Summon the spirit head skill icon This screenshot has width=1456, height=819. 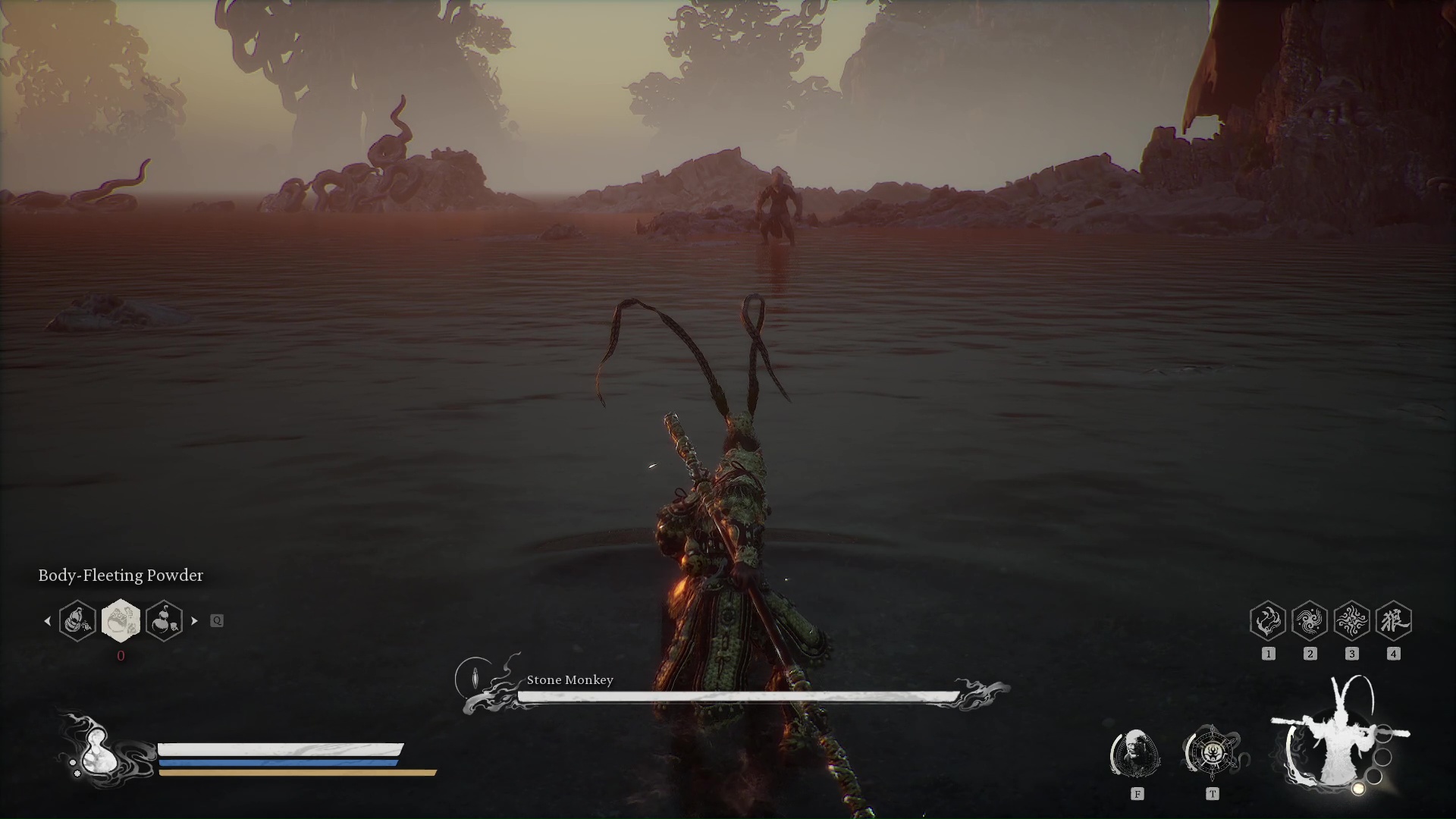click(1135, 753)
